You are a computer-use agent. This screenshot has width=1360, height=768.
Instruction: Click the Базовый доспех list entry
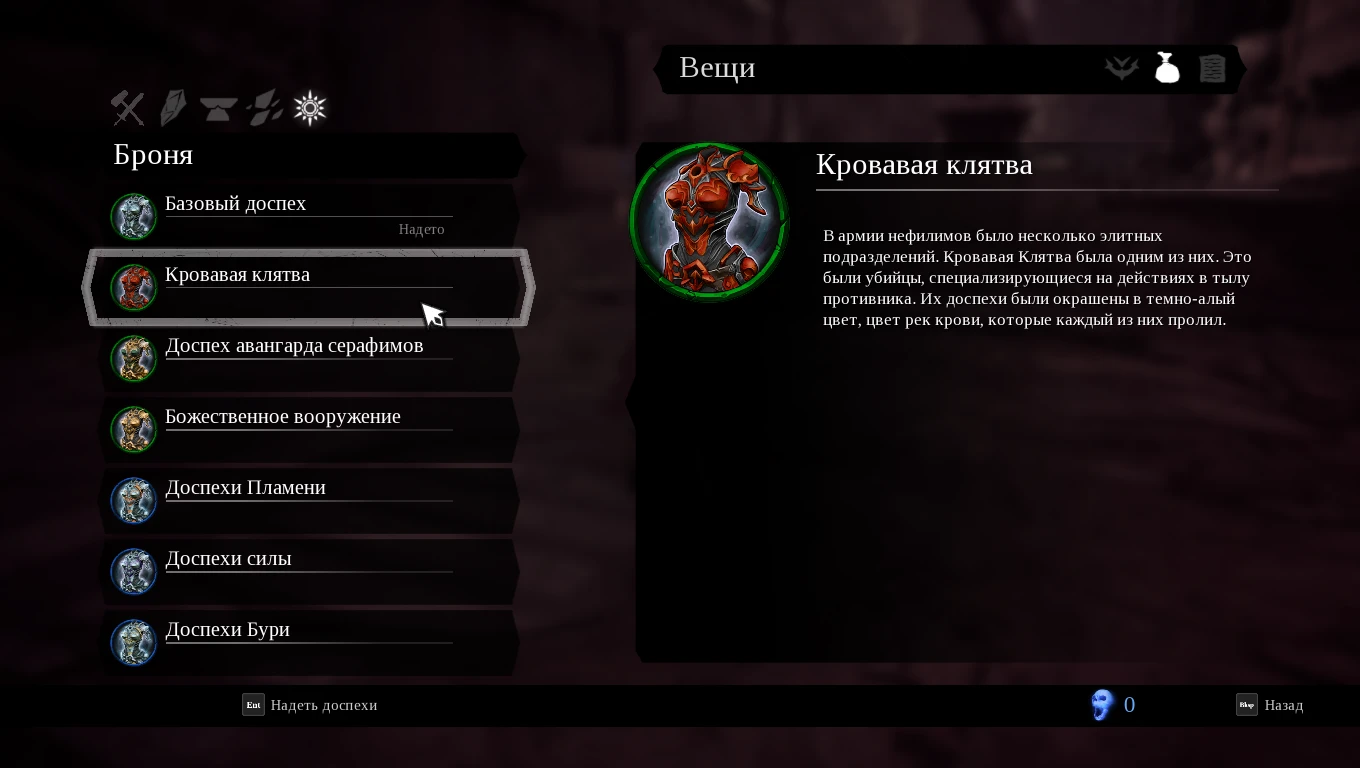[237, 203]
